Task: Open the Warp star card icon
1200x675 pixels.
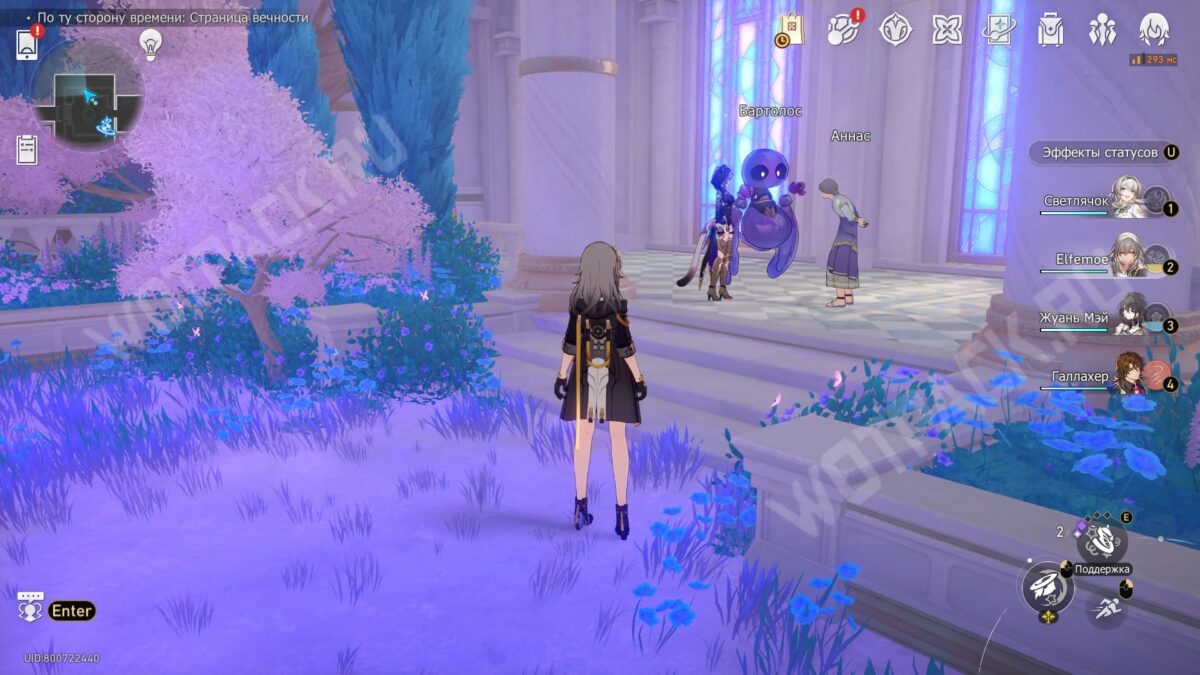Action: (998, 29)
